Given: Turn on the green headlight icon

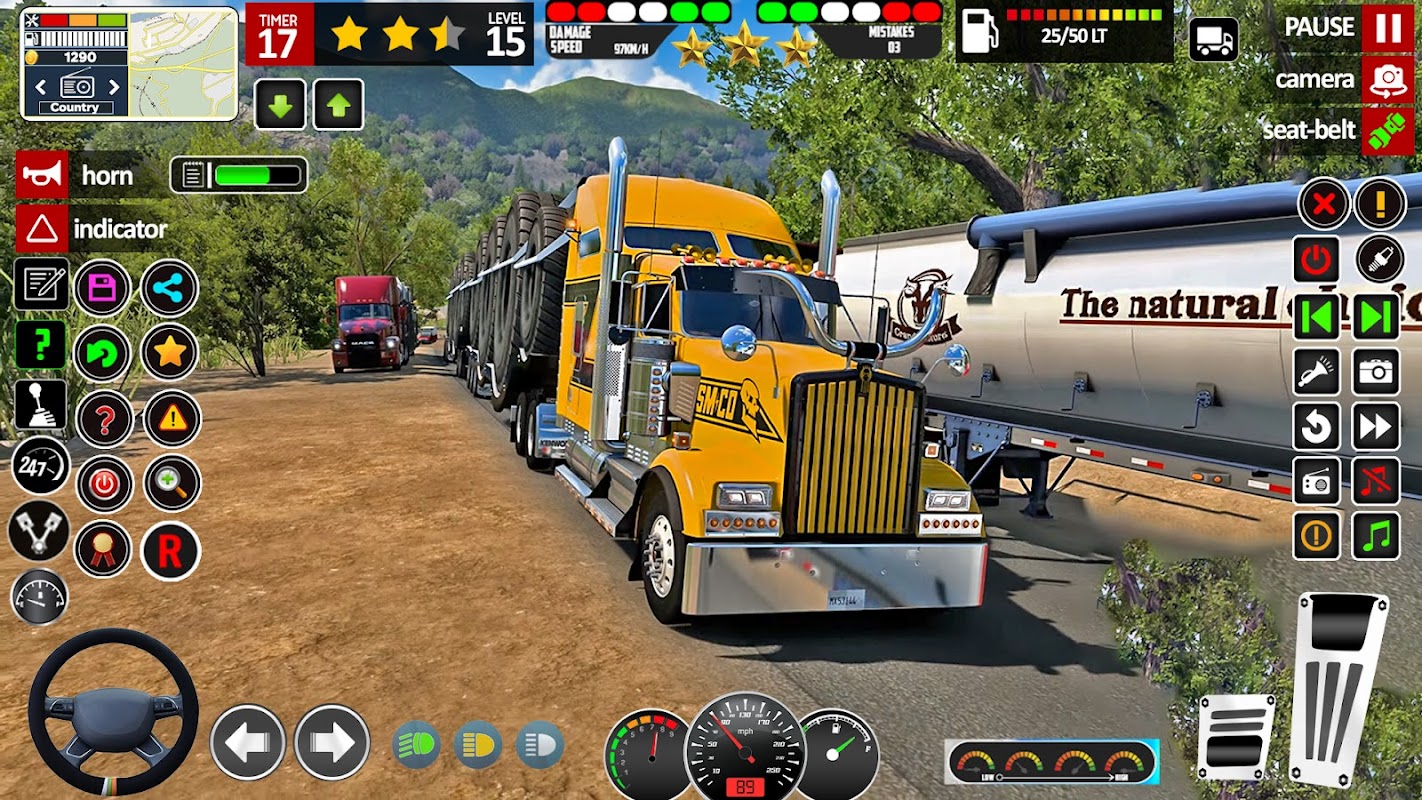Looking at the screenshot, I should click(416, 745).
